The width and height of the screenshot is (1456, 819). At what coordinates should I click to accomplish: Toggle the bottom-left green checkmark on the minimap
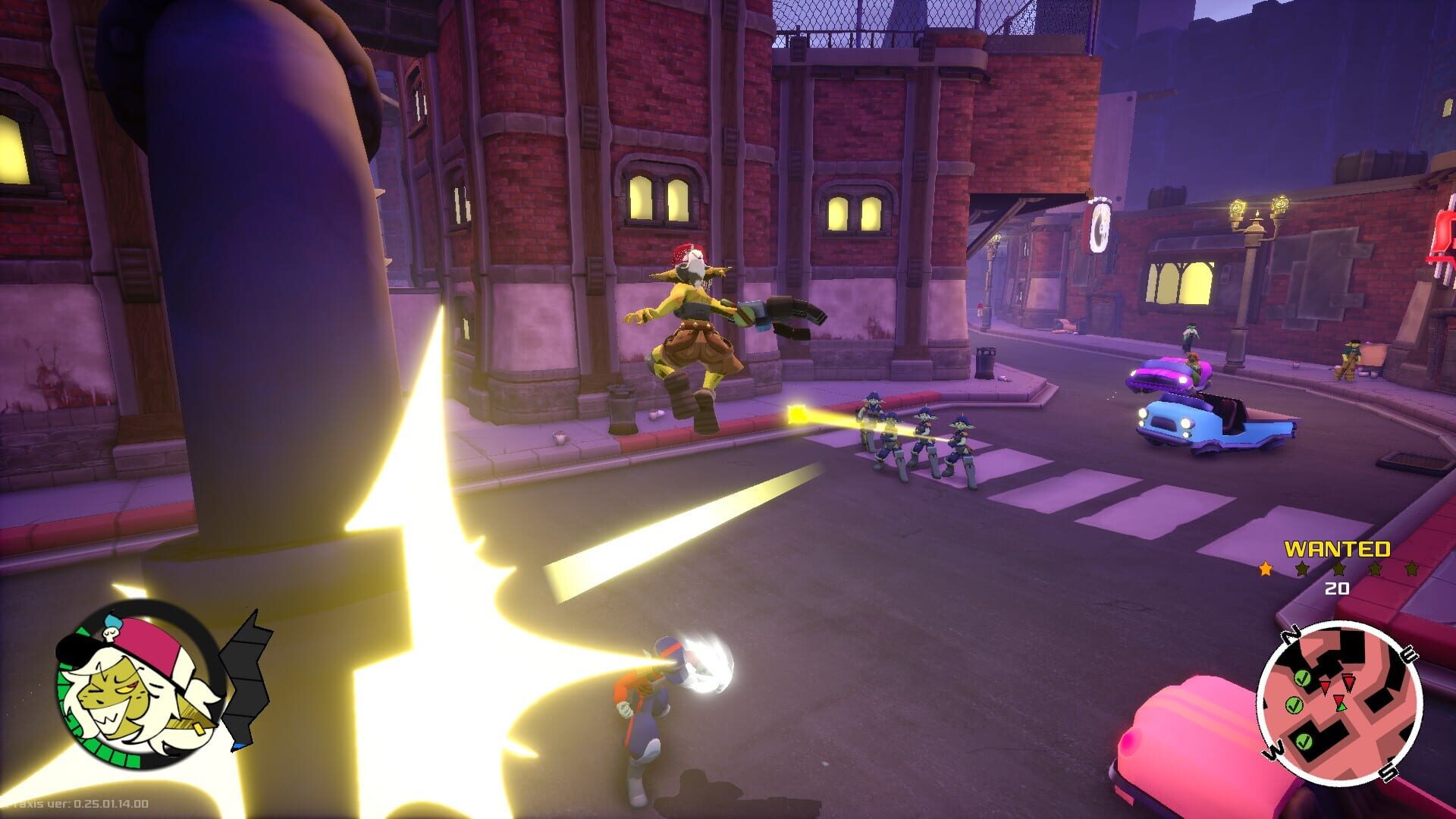[x=1304, y=742]
